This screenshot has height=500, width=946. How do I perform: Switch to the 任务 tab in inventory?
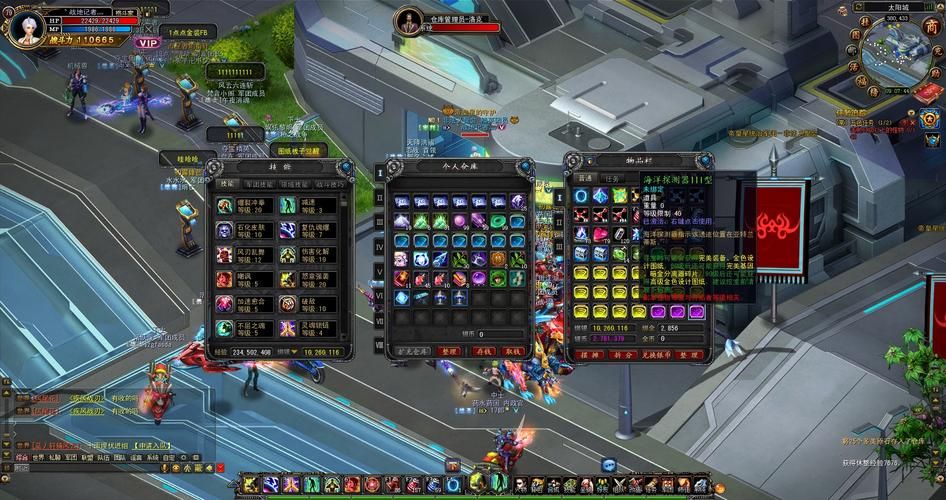(609, 178)
